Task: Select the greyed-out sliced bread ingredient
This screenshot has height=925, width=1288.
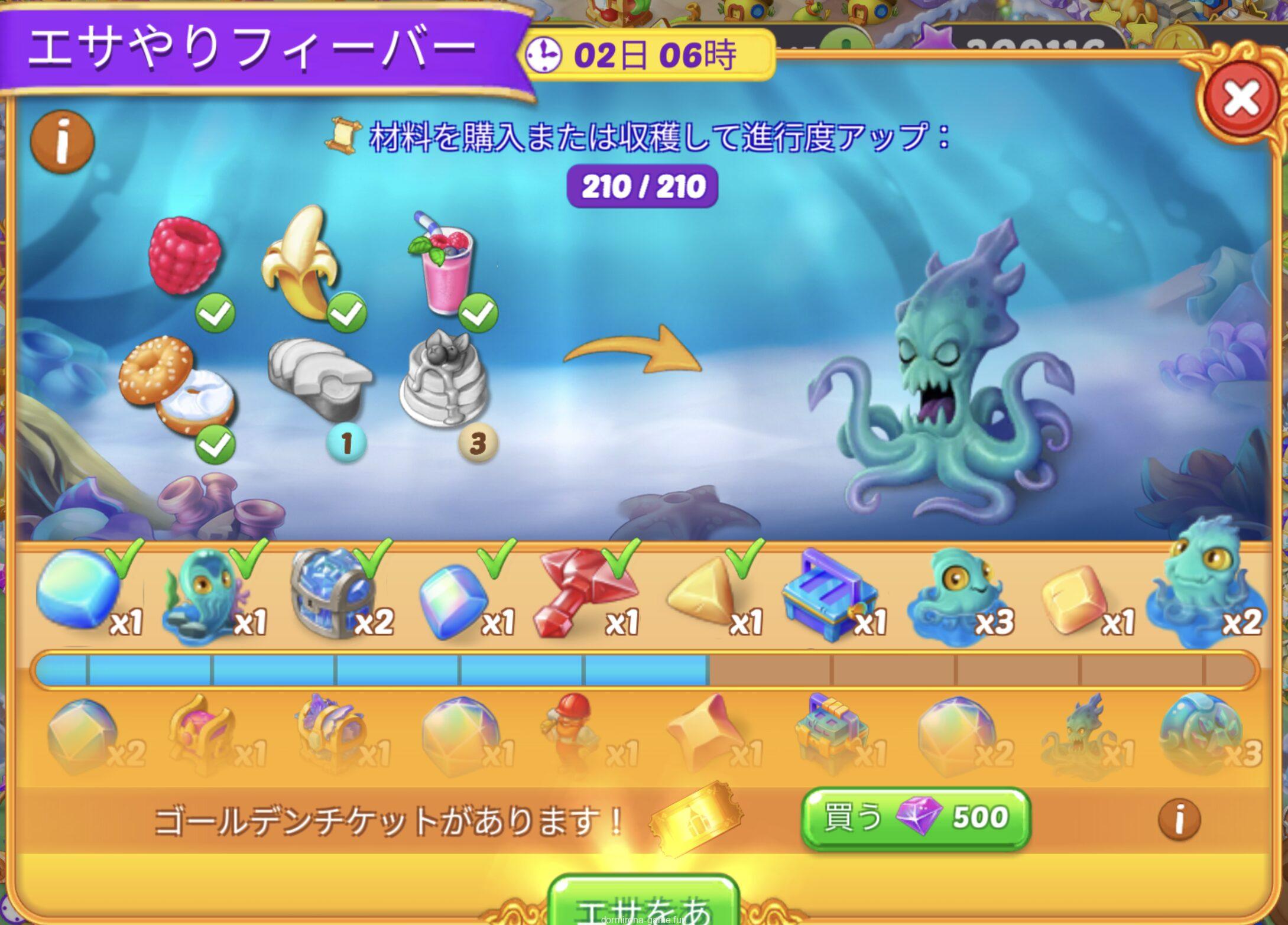Action: (319, 378)
